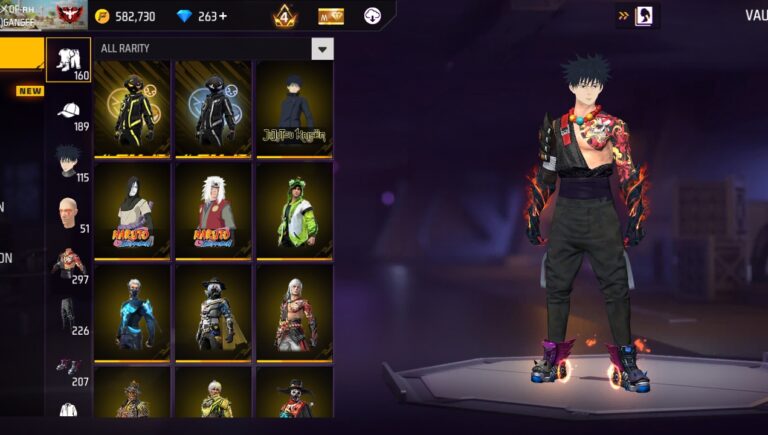Screen dimensions: 768x435
Task: Select the Naruto Orochimaru outfit bundle
Action: pyautogui.click(x=132, y=211)
